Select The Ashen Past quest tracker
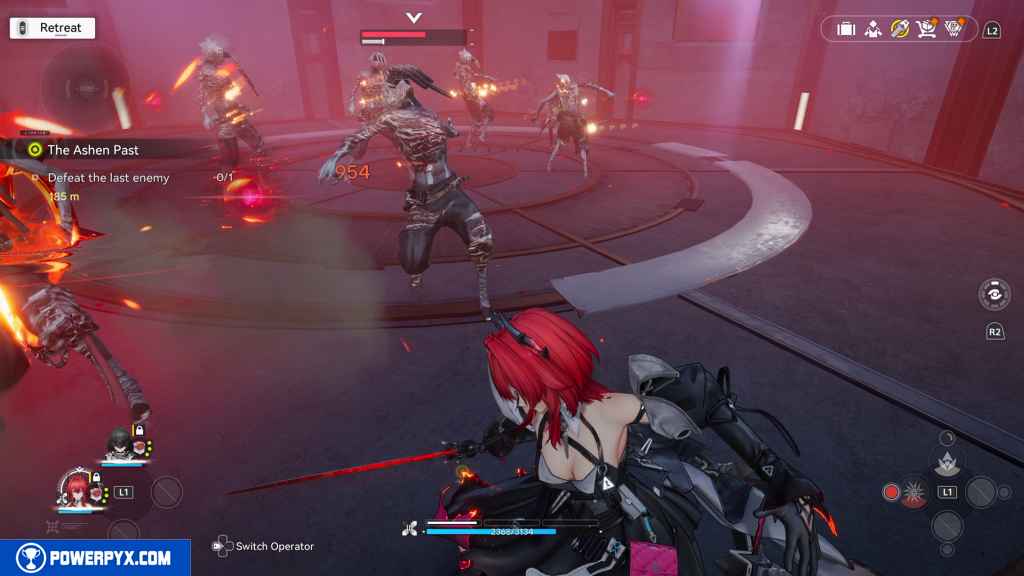Screen dimensions: 1024x576 click(93, 150)
